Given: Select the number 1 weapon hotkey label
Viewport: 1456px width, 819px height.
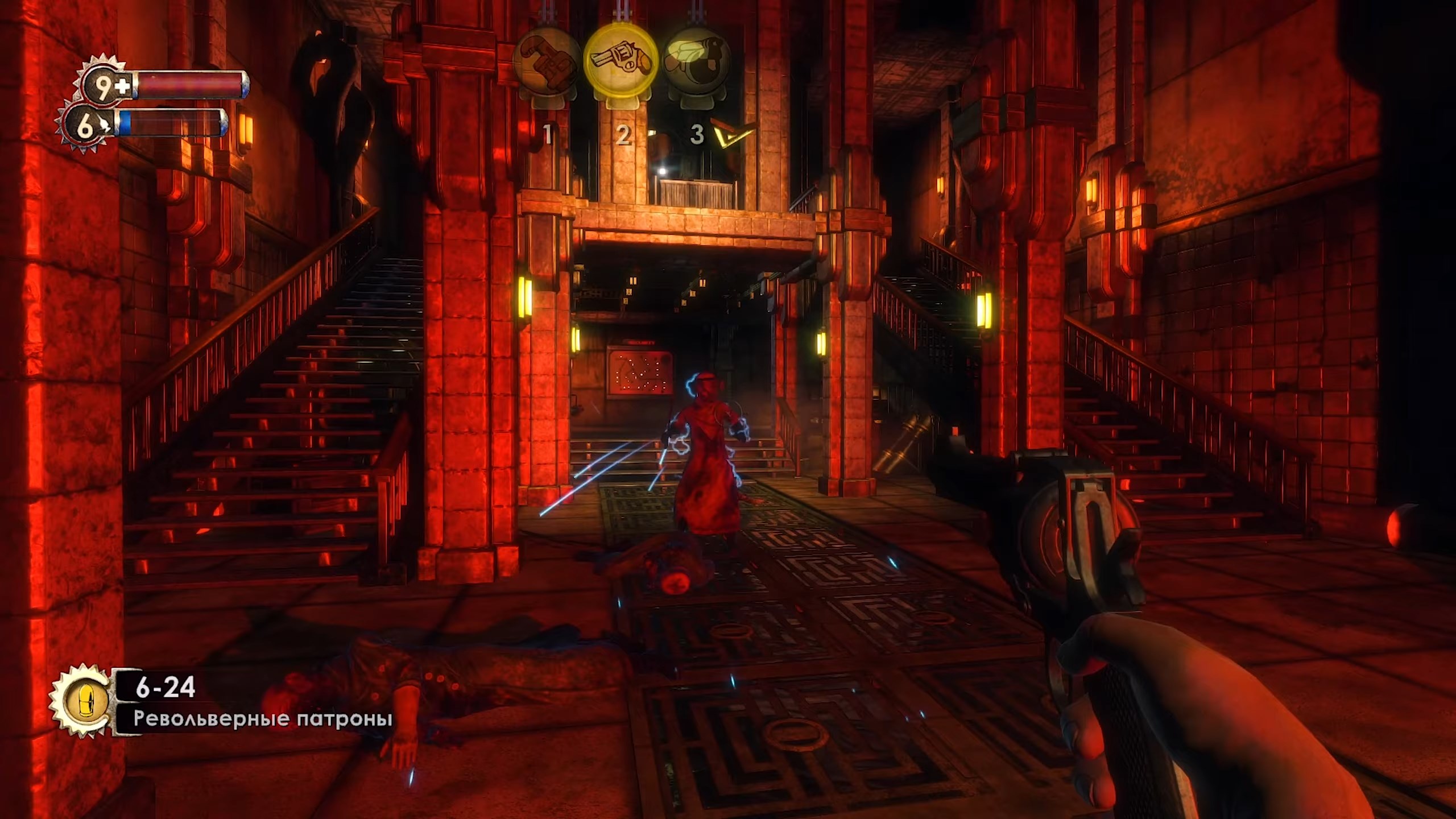Looking at the screenshot, I should (x=548, y=134).
